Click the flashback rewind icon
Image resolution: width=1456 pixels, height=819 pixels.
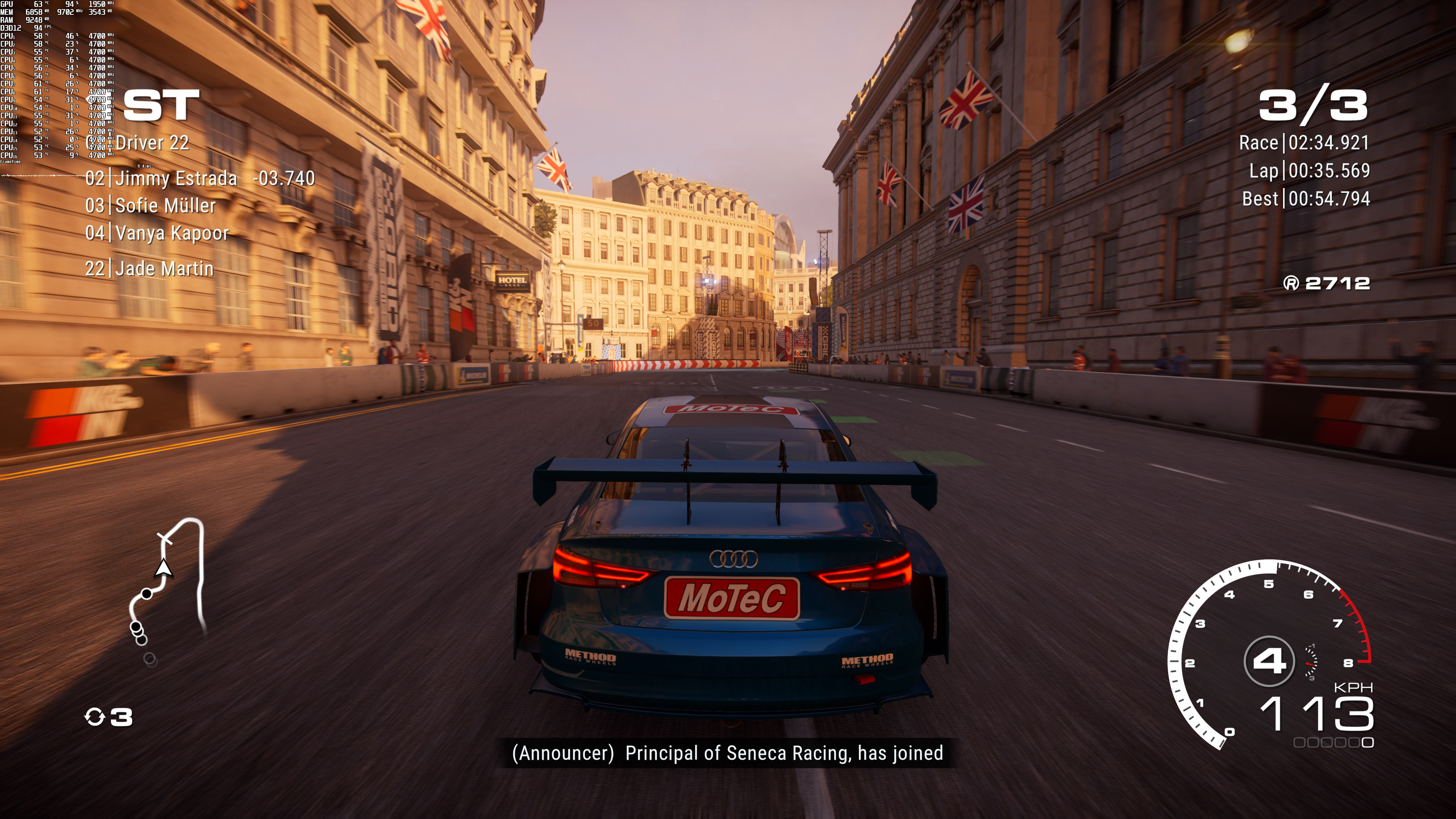click(94, 717)
